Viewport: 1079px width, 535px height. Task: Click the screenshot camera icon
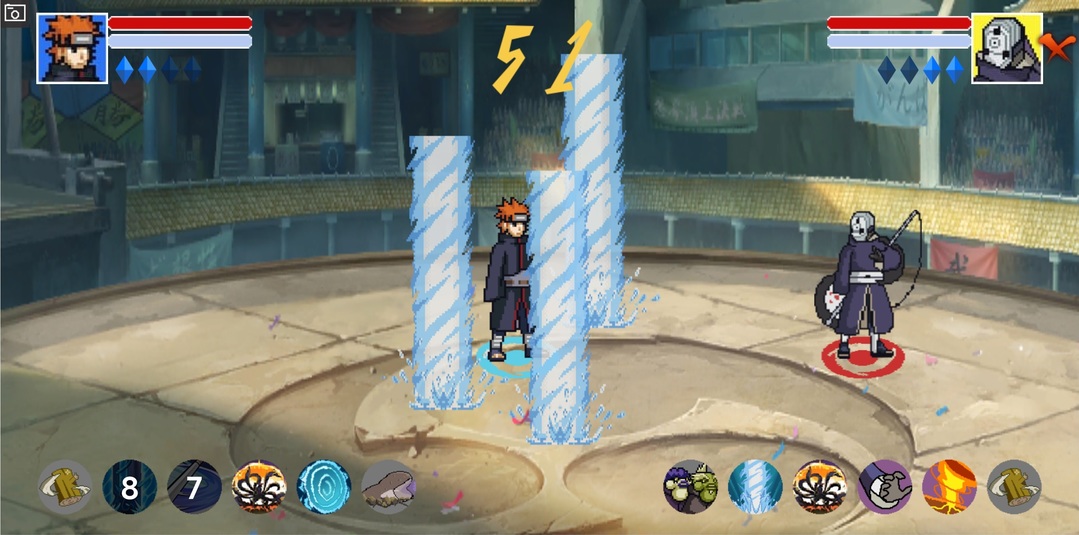(x=14, y=13)
